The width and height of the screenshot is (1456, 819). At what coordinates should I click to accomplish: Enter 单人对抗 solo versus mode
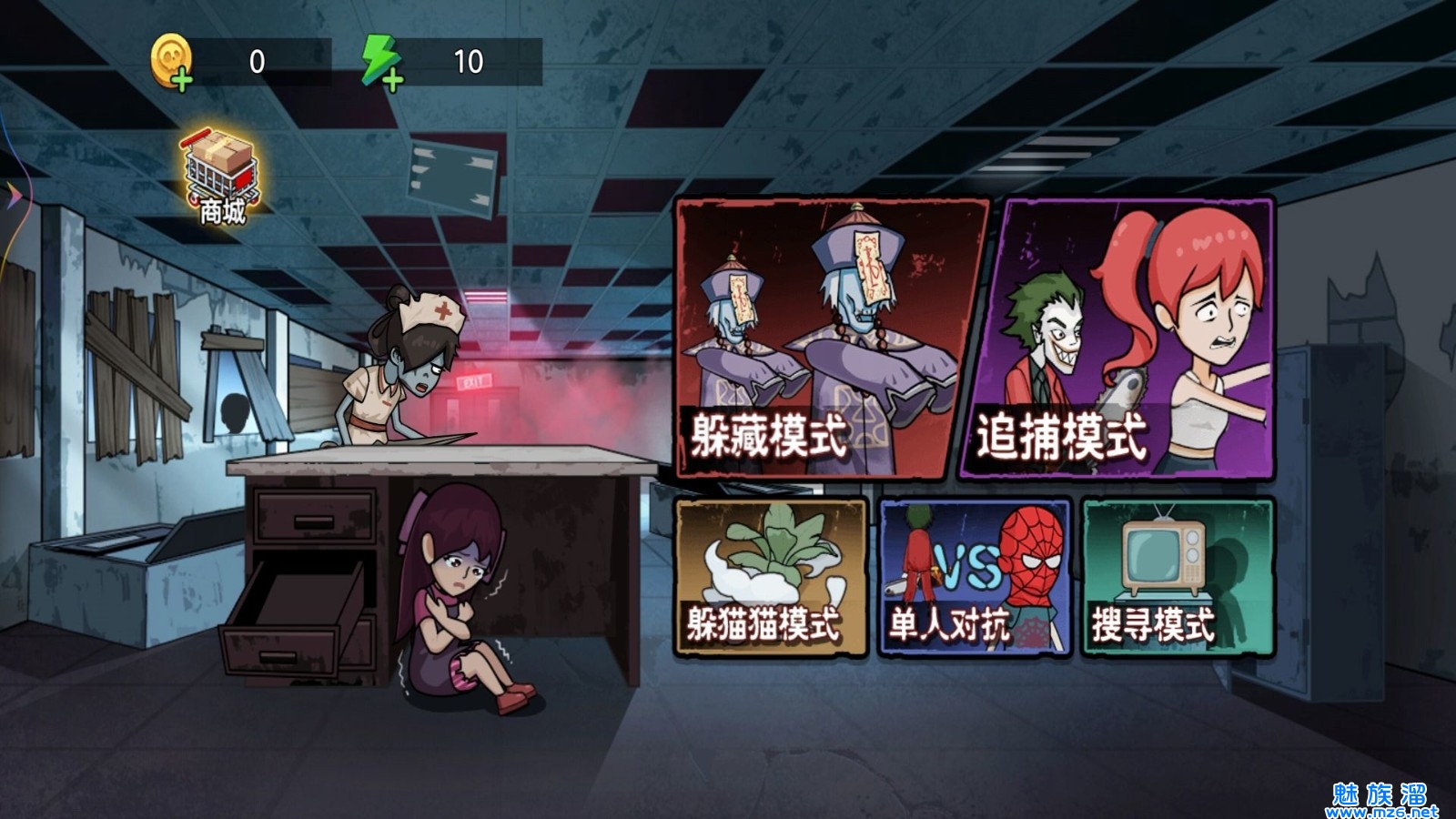coord(974,577)
